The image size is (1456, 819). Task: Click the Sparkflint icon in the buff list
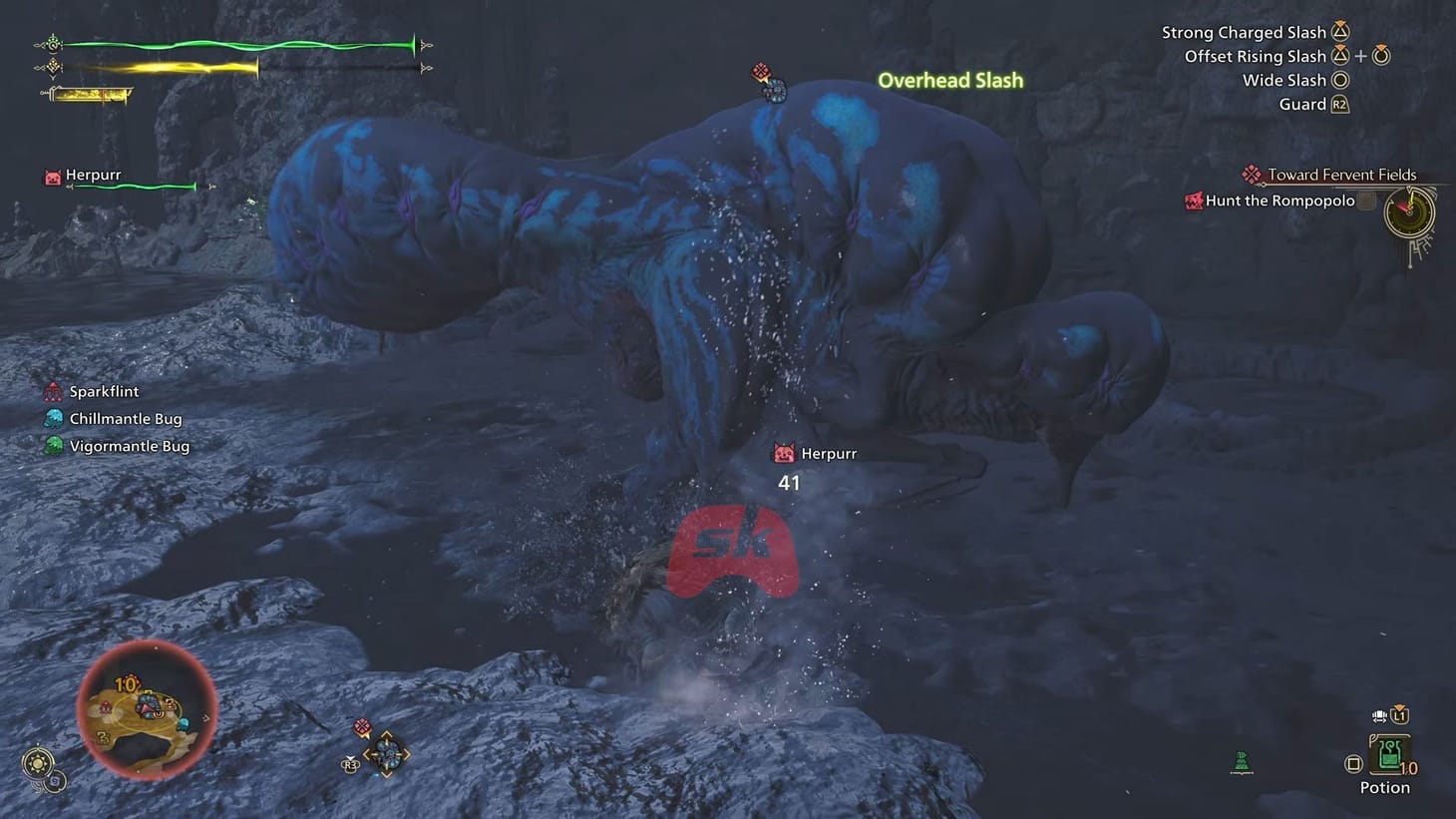point(52,391)
